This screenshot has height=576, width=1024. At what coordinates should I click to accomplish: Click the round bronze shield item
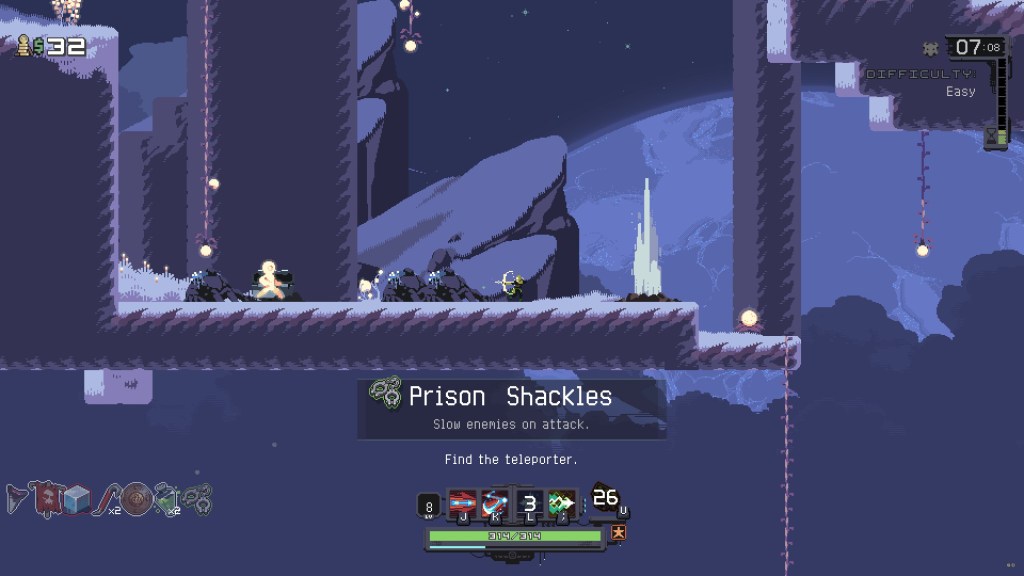(x=136, y=498)
